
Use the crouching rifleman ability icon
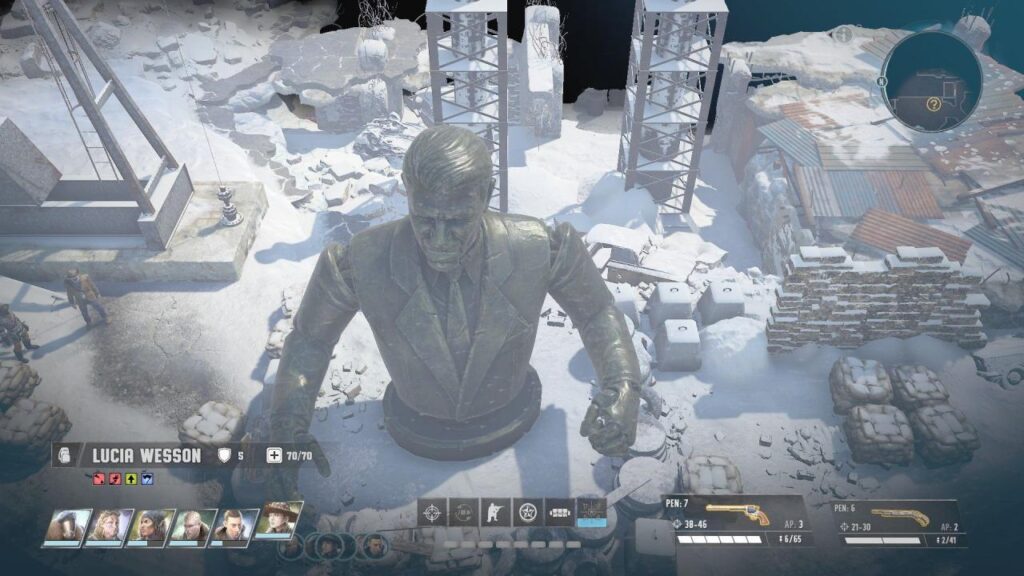click(x=492, y=512)
